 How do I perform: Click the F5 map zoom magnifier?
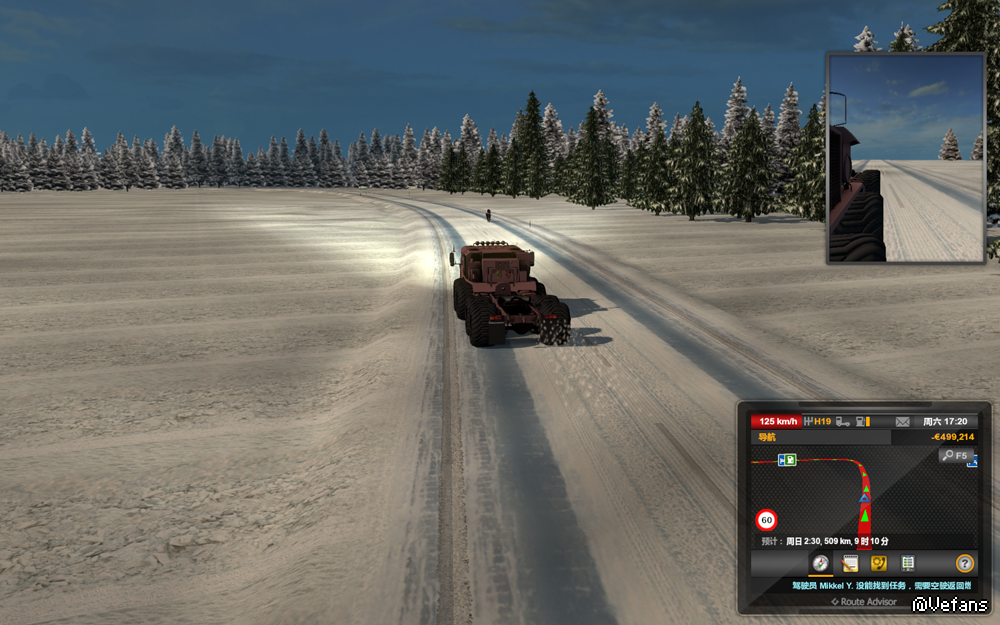(955, 456)
